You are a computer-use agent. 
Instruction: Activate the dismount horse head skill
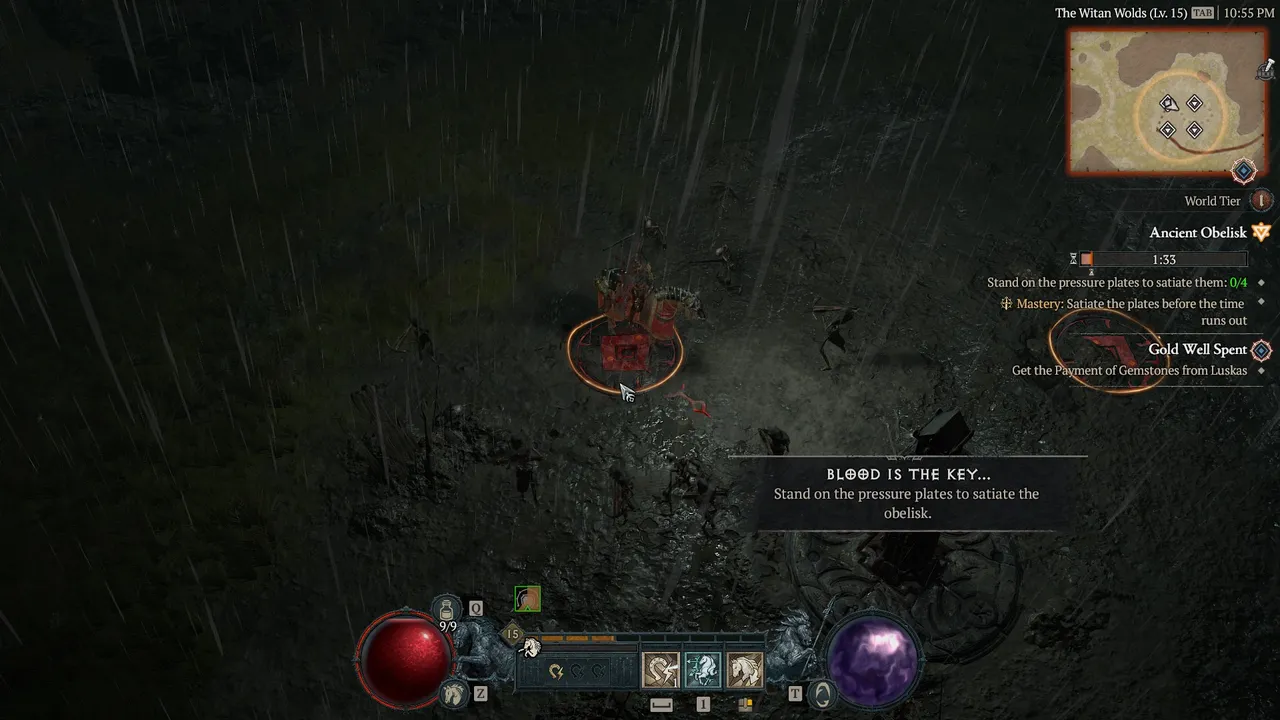tap(744, 670)
